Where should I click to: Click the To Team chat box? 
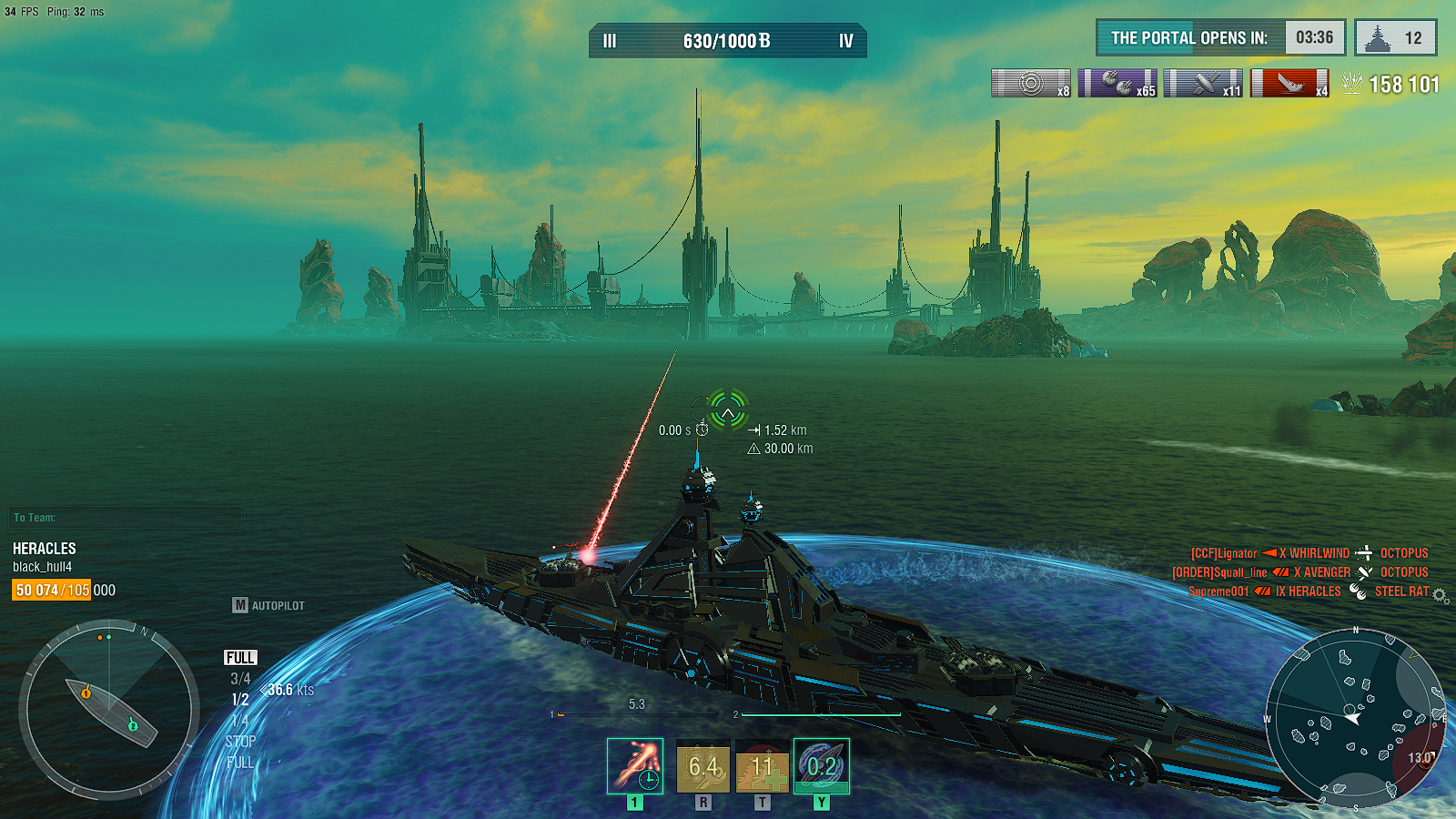[x=126, y=518]
